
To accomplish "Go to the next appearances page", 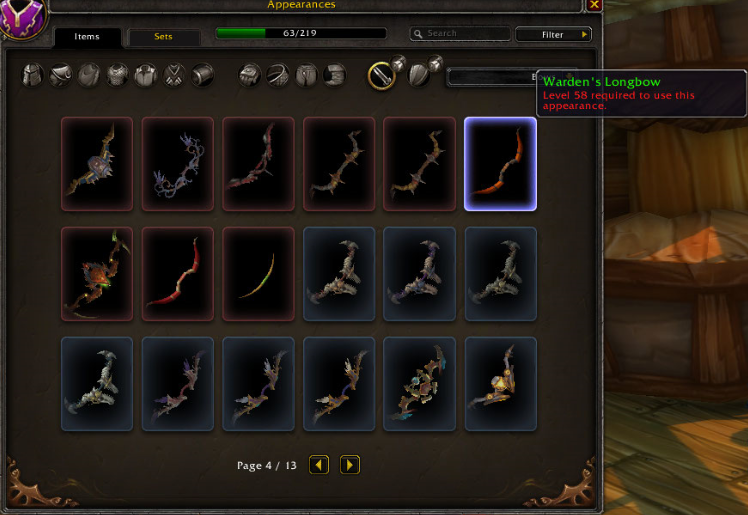I will [x=349, y=465].
